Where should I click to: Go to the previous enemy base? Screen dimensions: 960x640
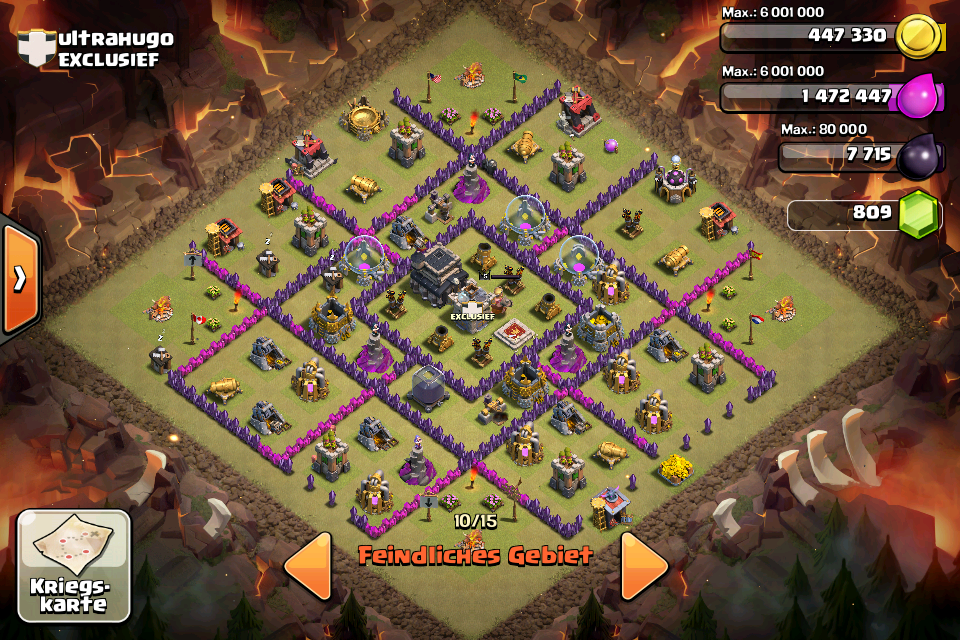click(x=308, y=566)
